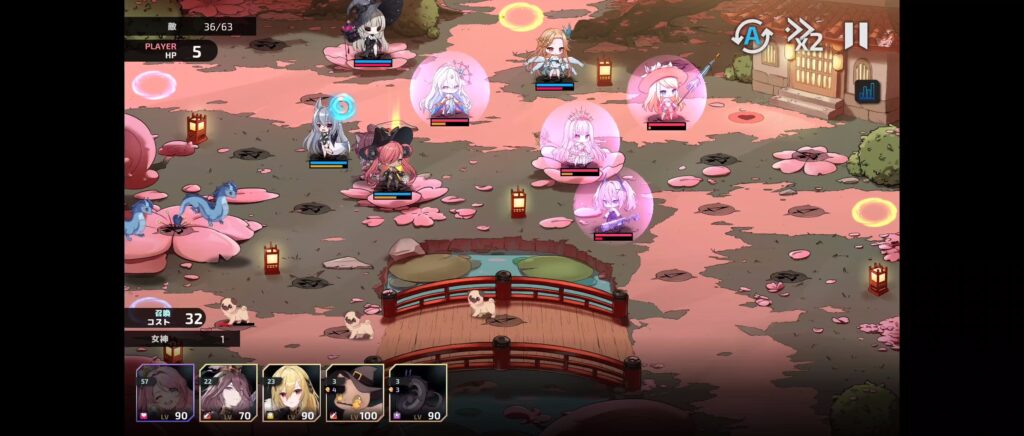The height and width of the screenshot is (436, 1024).
Task: Open the blue bar chart statistics
Action: [867, 92]
